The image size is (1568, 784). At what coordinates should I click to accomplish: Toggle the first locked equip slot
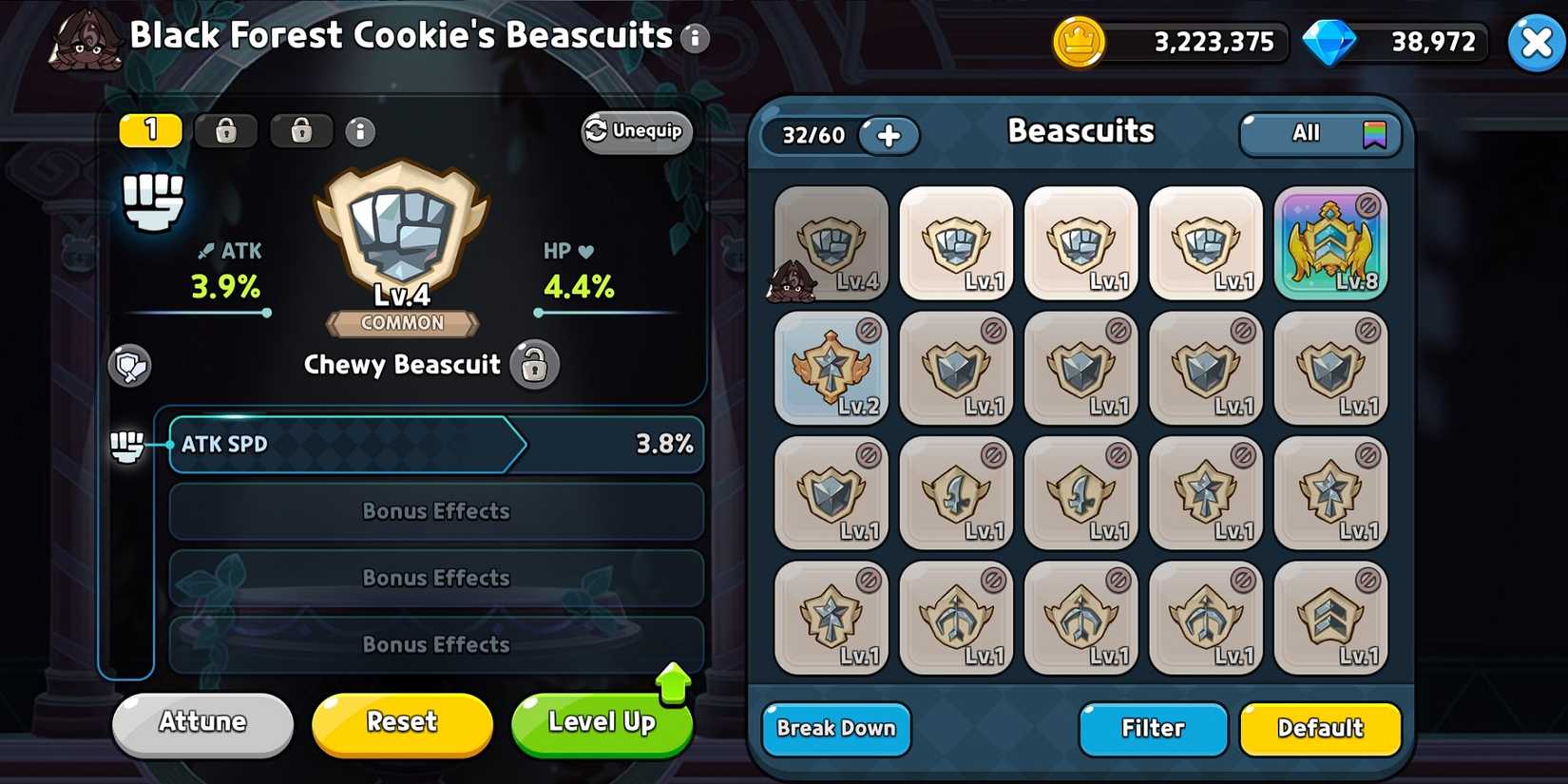pos(225,132)
